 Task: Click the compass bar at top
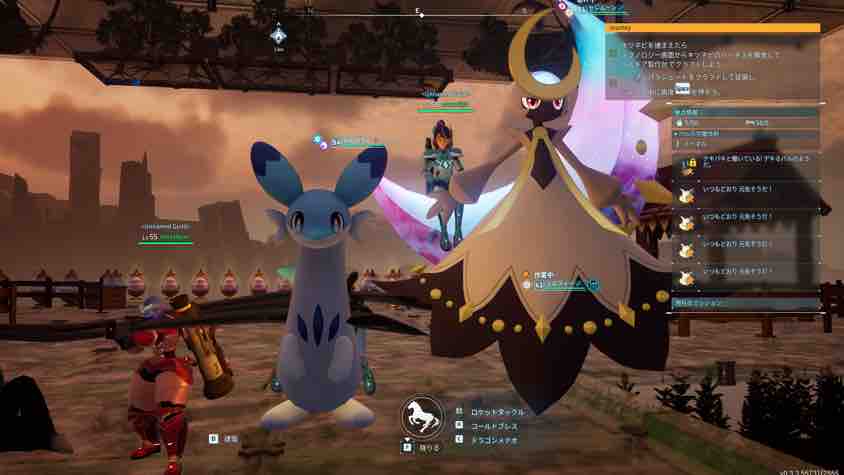point(420,14)
